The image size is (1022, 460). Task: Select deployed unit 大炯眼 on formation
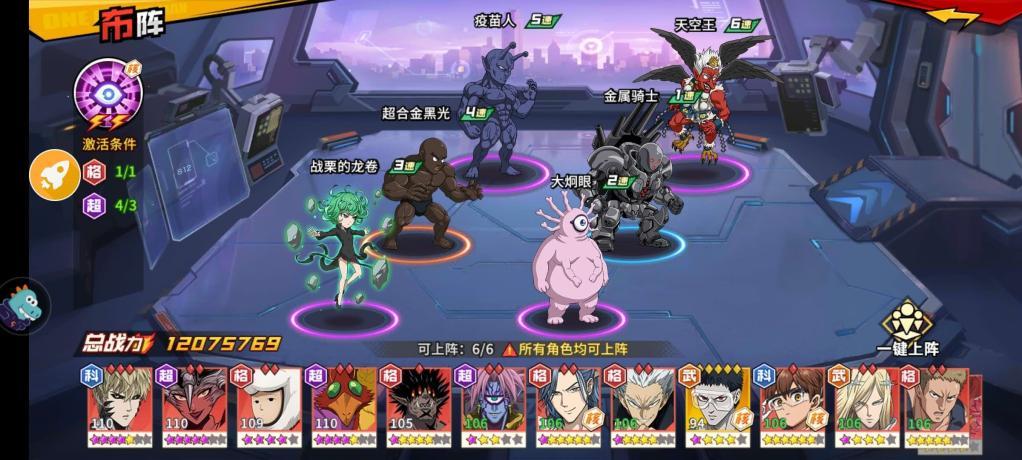571,260
